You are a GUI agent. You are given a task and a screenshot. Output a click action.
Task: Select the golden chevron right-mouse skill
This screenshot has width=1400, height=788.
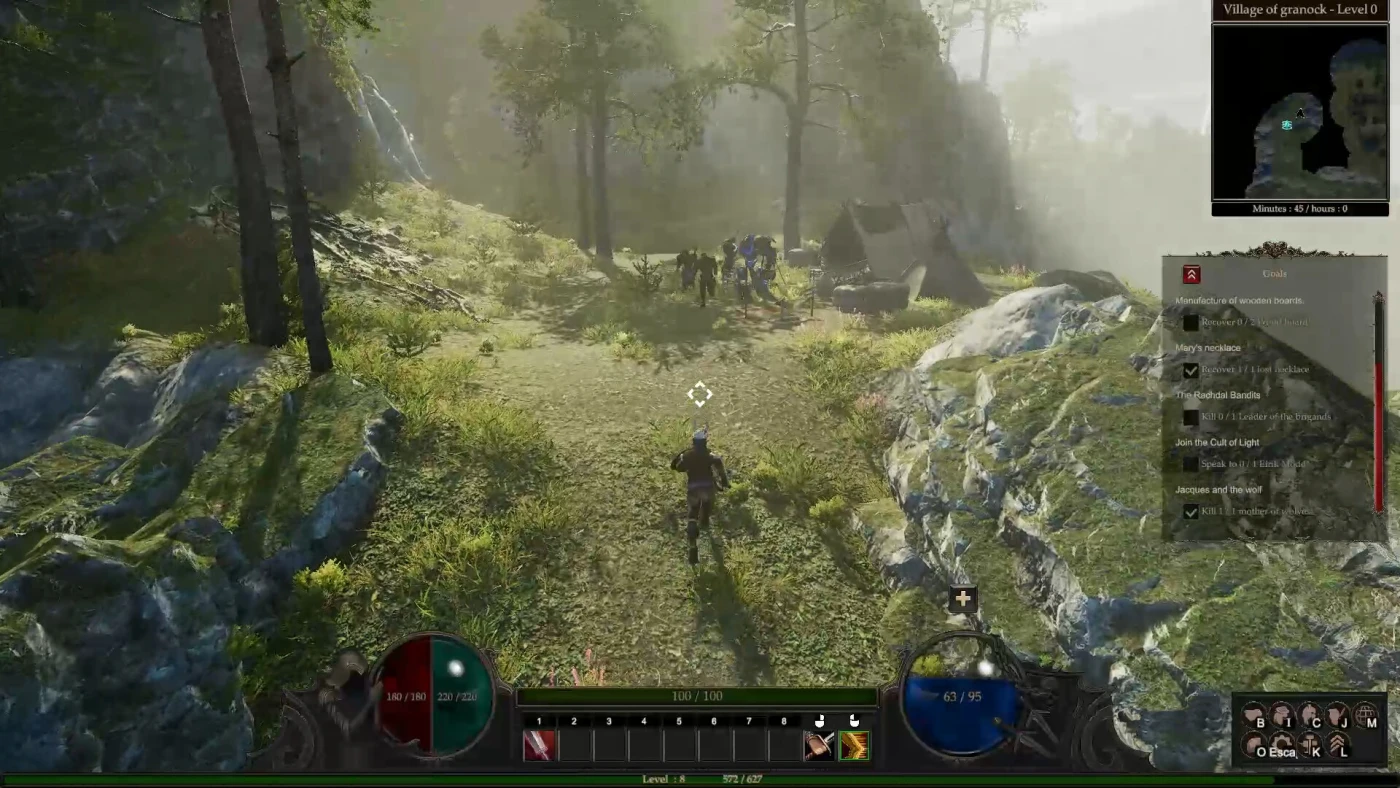[854, 745]
